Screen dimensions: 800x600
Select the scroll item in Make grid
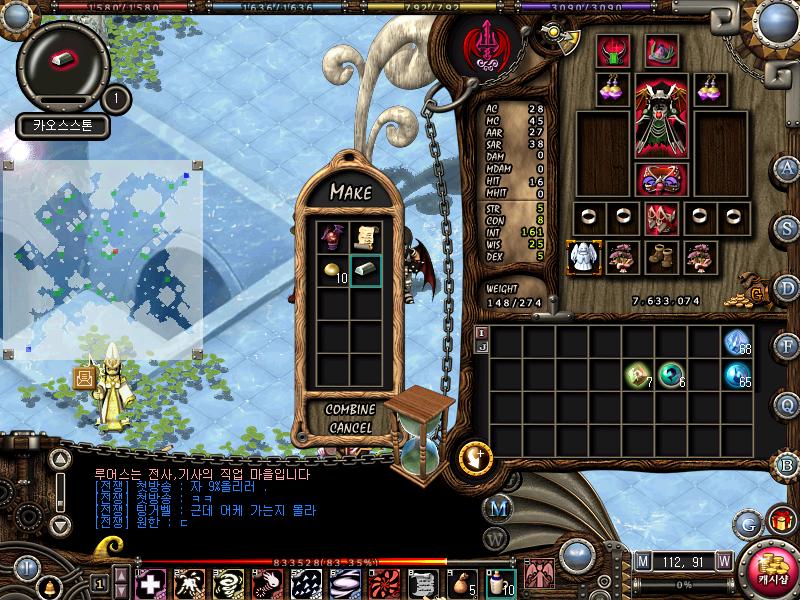(365, 237)
